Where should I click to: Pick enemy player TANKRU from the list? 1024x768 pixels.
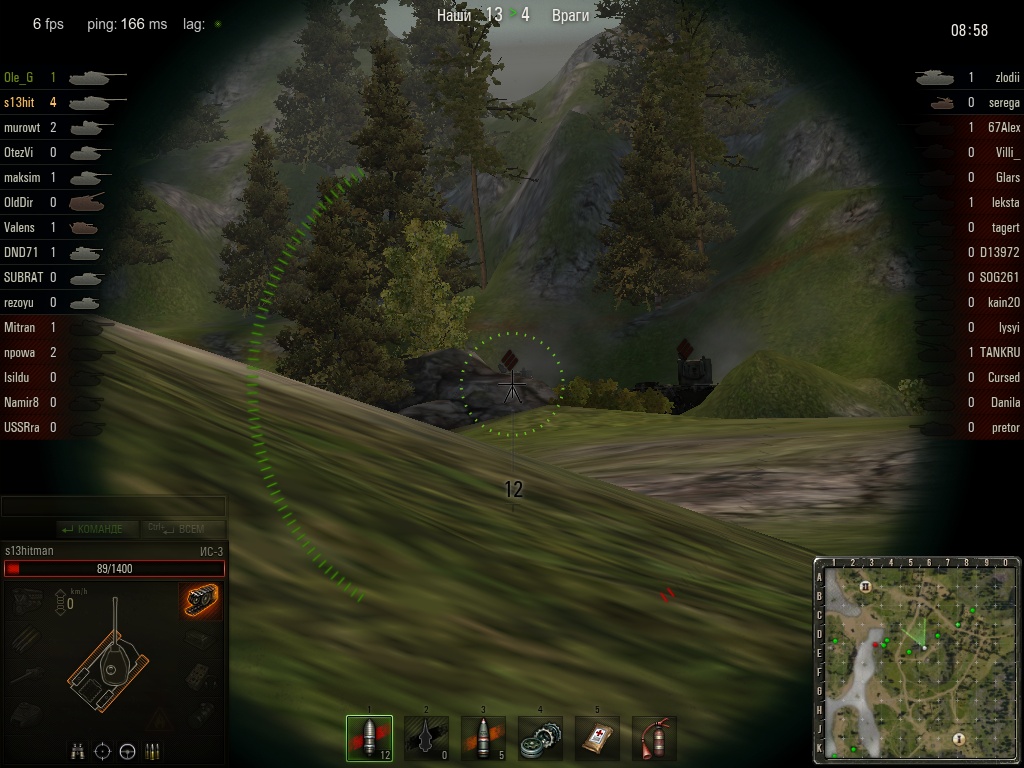tap(999, 352)
